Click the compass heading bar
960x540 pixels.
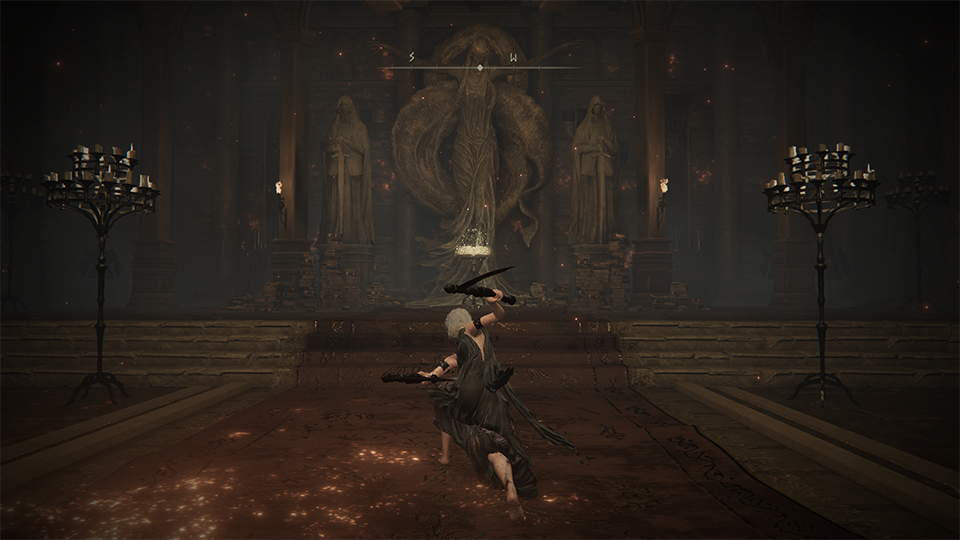tap(480, 66)
